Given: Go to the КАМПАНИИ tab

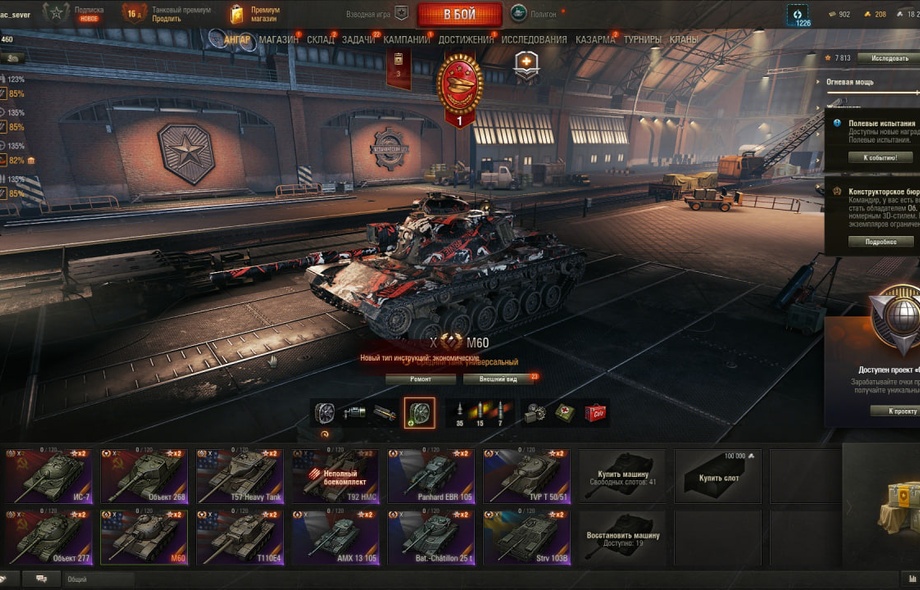Looking at the screenshot, I should click(x=406, y=40).
